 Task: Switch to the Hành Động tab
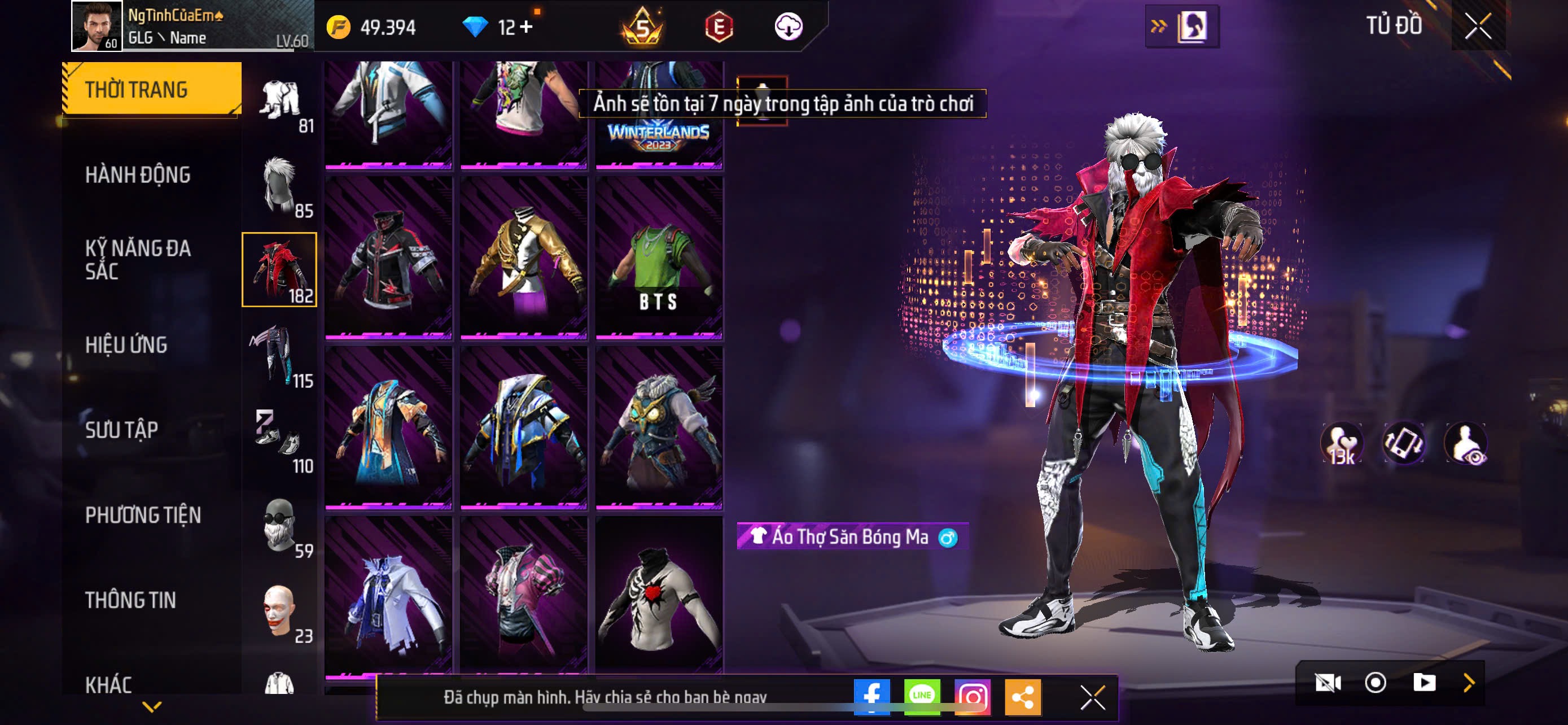click(x=138, y=174)
